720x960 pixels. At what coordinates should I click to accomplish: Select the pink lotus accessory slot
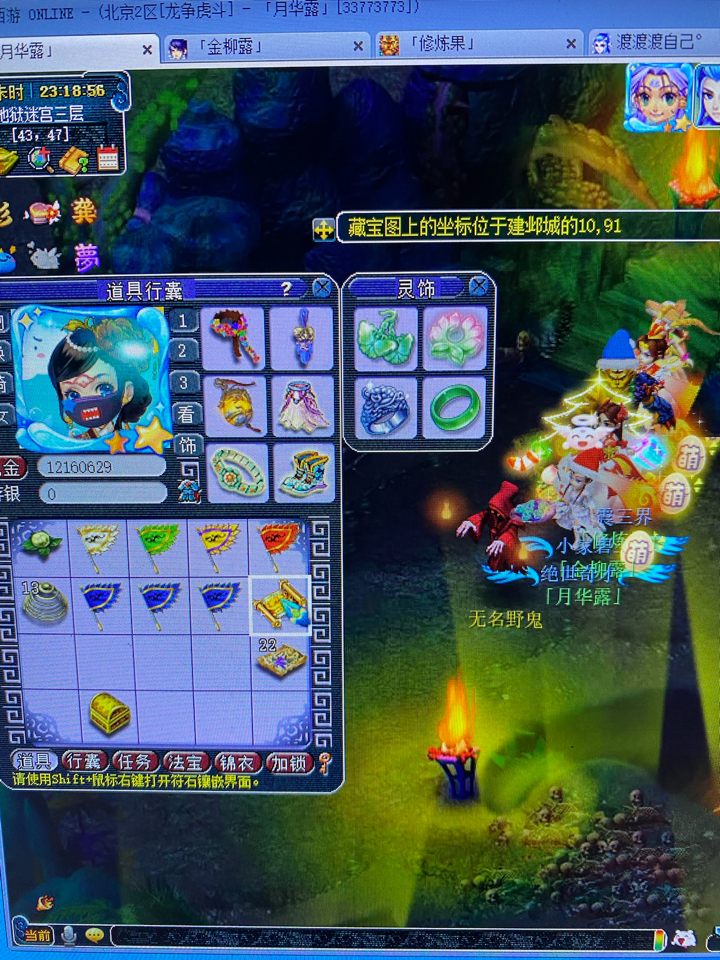[x=455, y=338]
